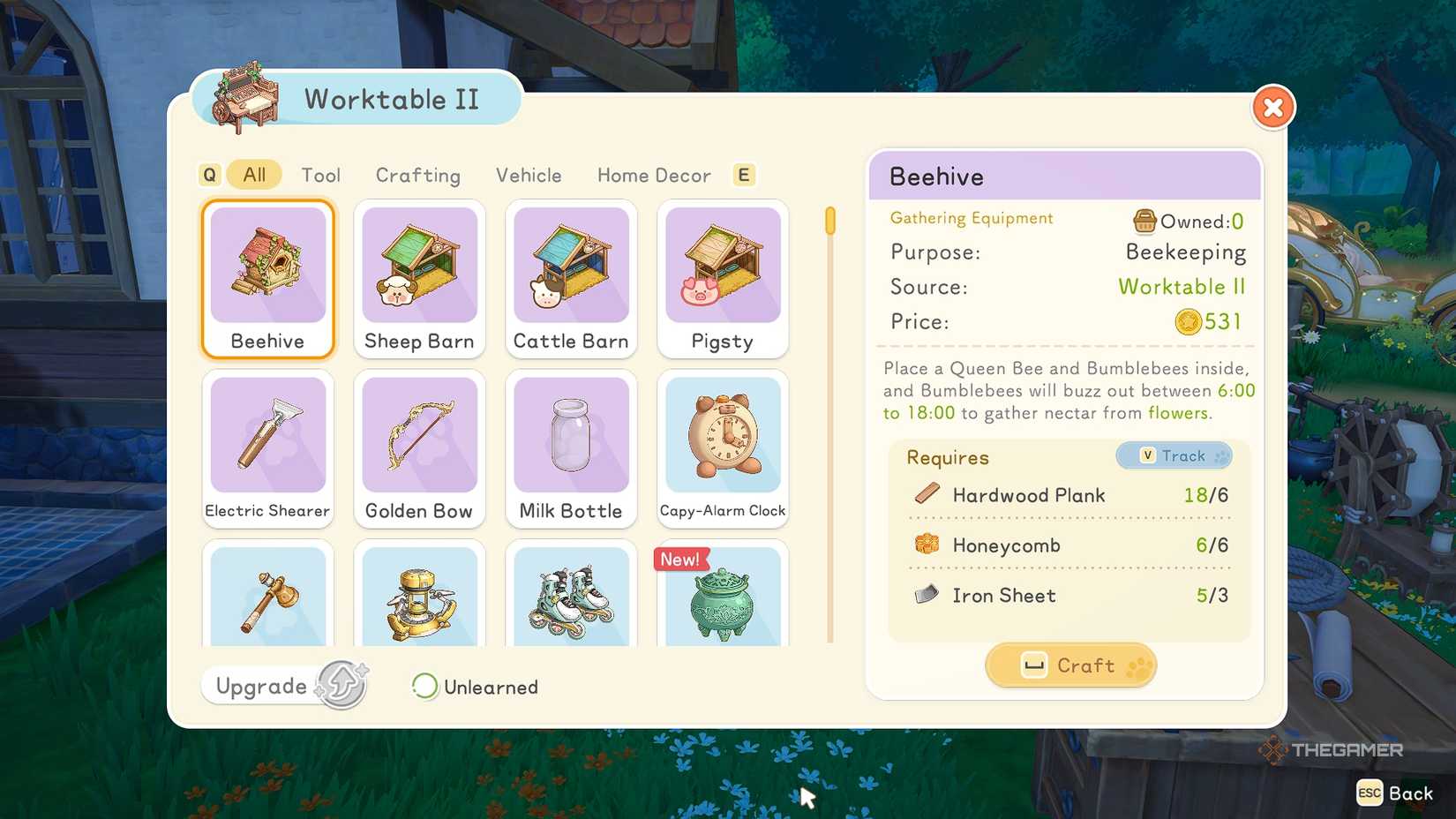Switch to the Home Decor tab

click(653, 175)
